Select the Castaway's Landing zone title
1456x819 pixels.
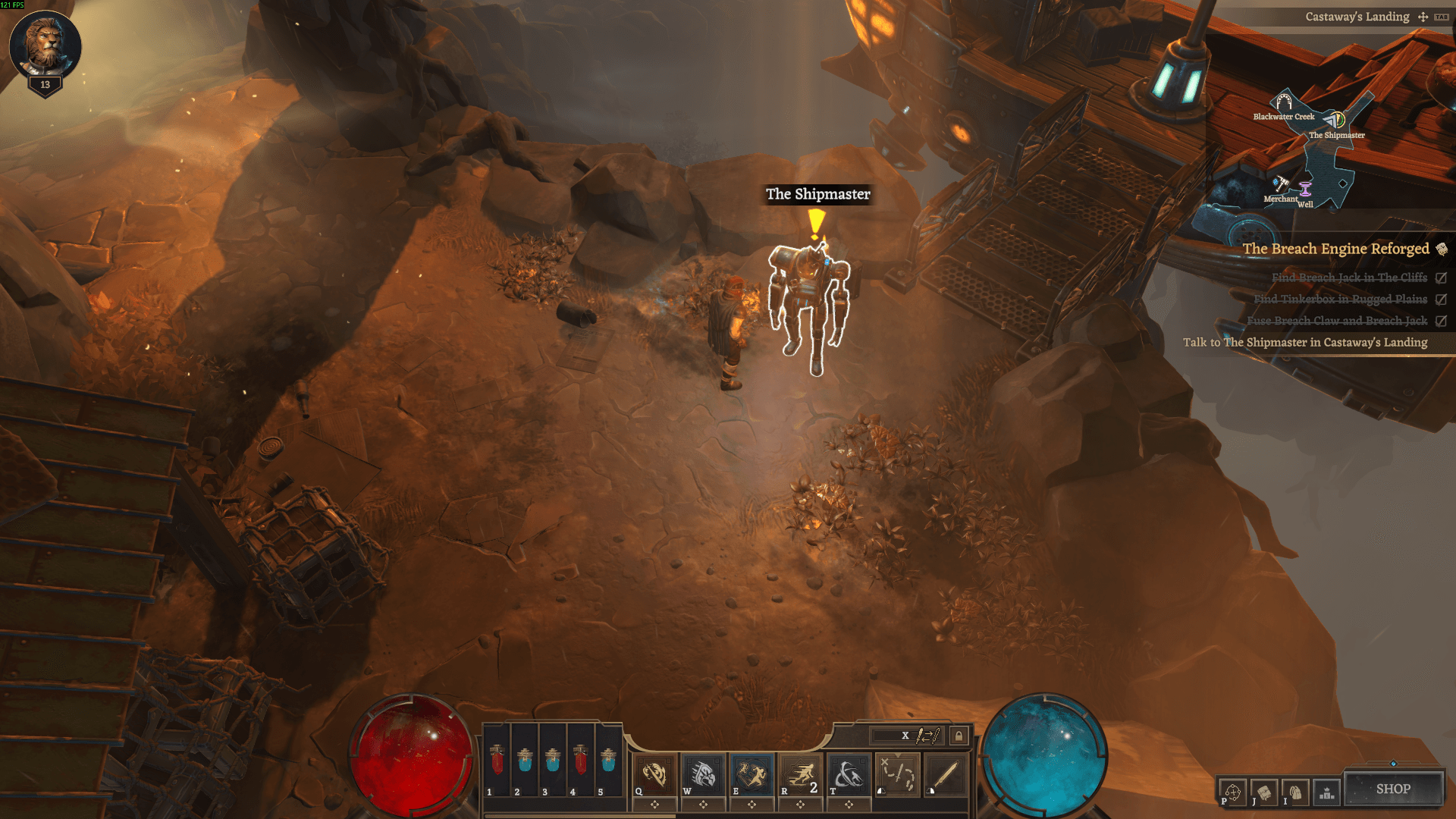(1357, 17)
